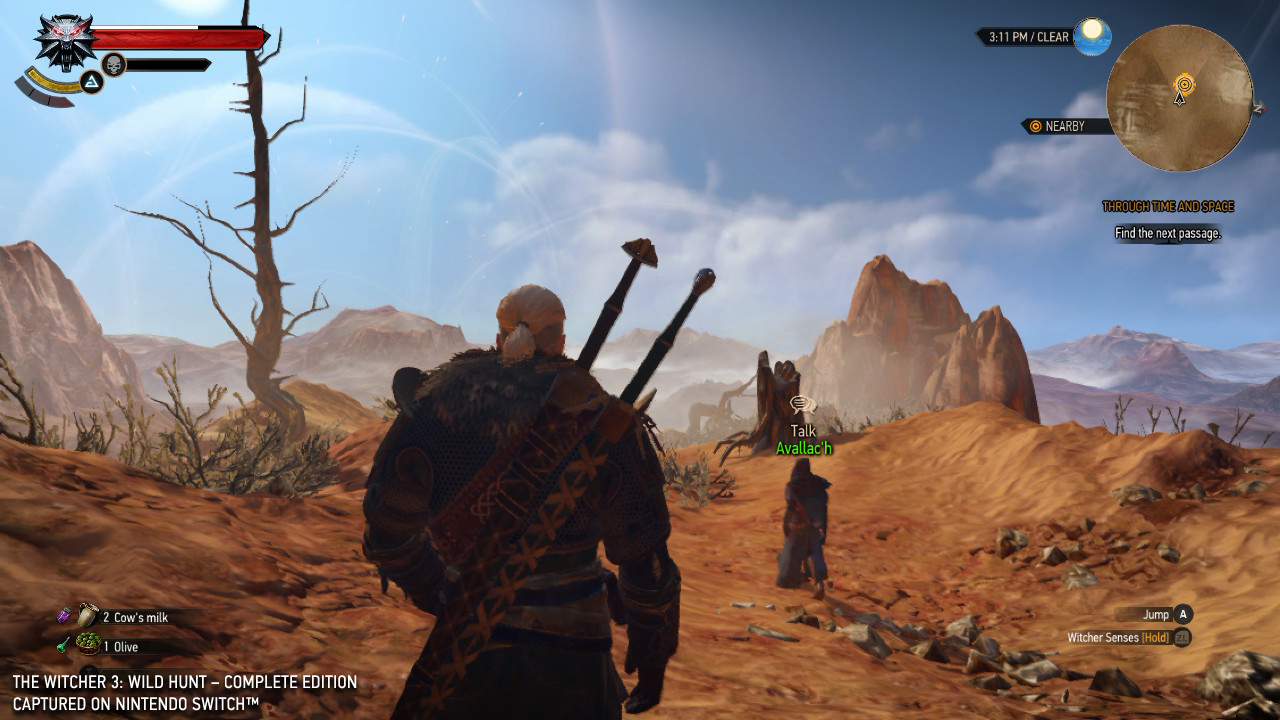Select the active witcher sign triangle icon
Image resolution: width=1280 pixels, height=720 pixels.
click(x=91, y=82)
